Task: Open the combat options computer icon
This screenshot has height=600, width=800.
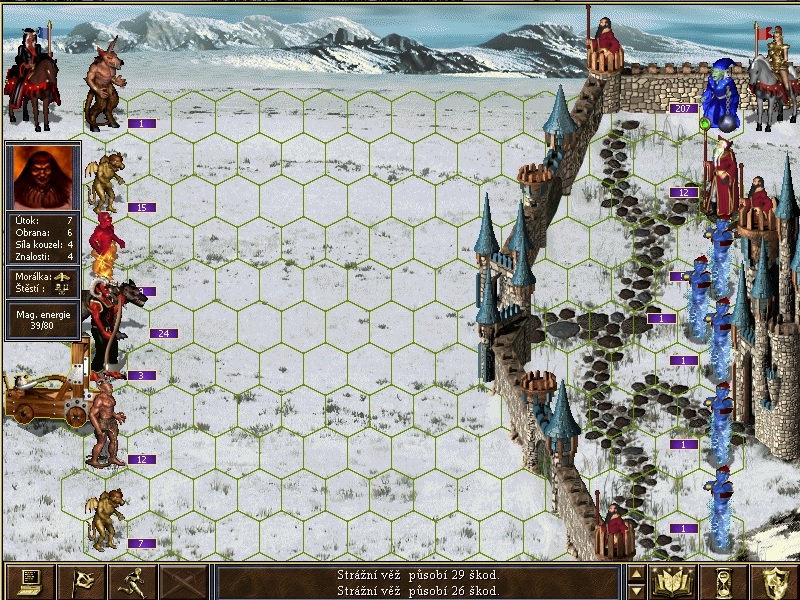Action: (29, 581)
